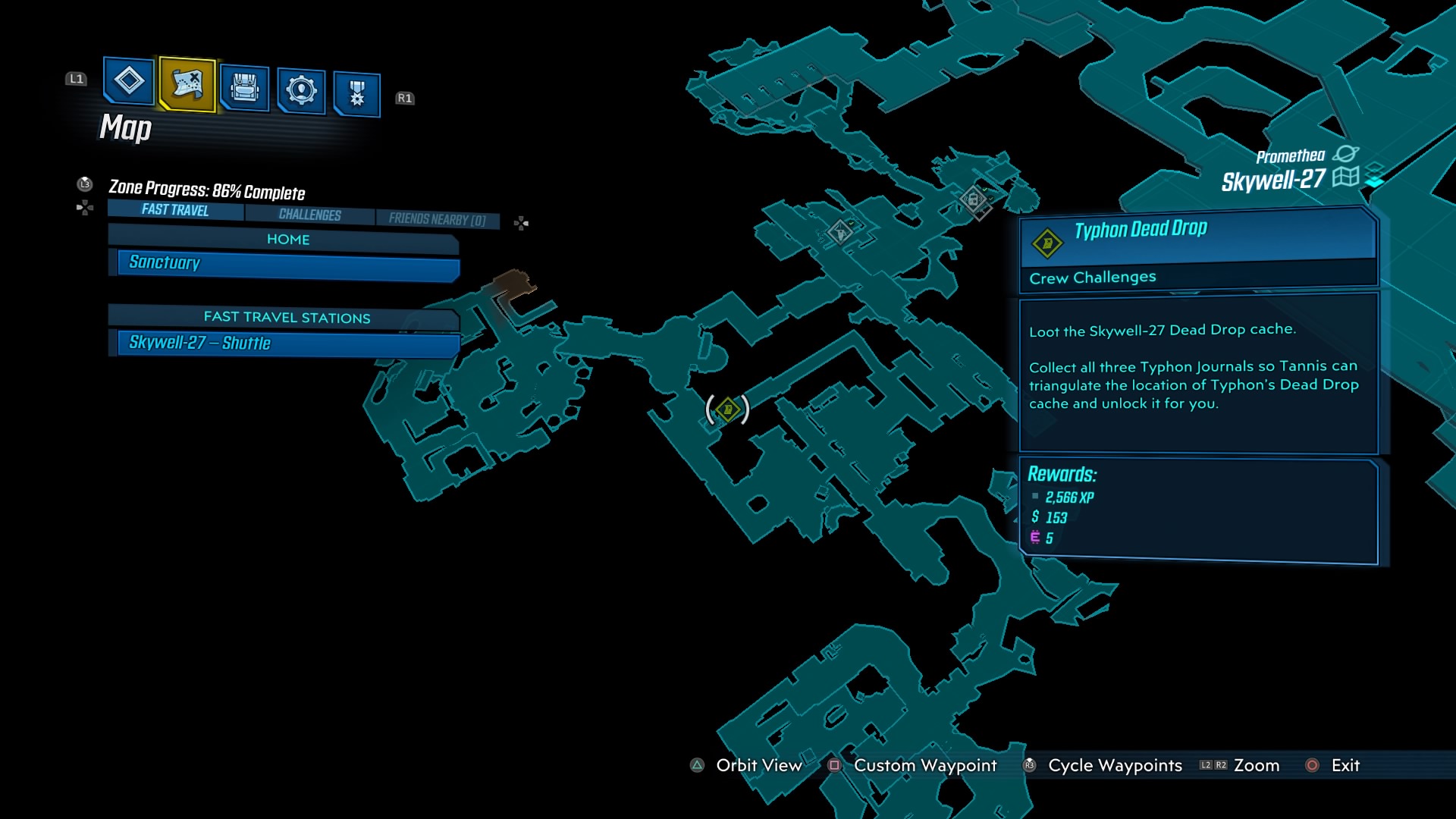Select the highlighted Map tab icon

(187, 86)
